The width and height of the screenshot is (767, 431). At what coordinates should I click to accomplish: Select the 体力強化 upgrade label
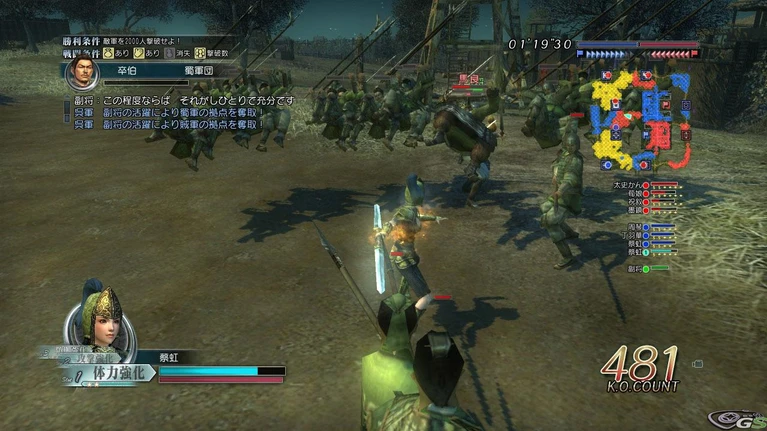tap(117, 372)
